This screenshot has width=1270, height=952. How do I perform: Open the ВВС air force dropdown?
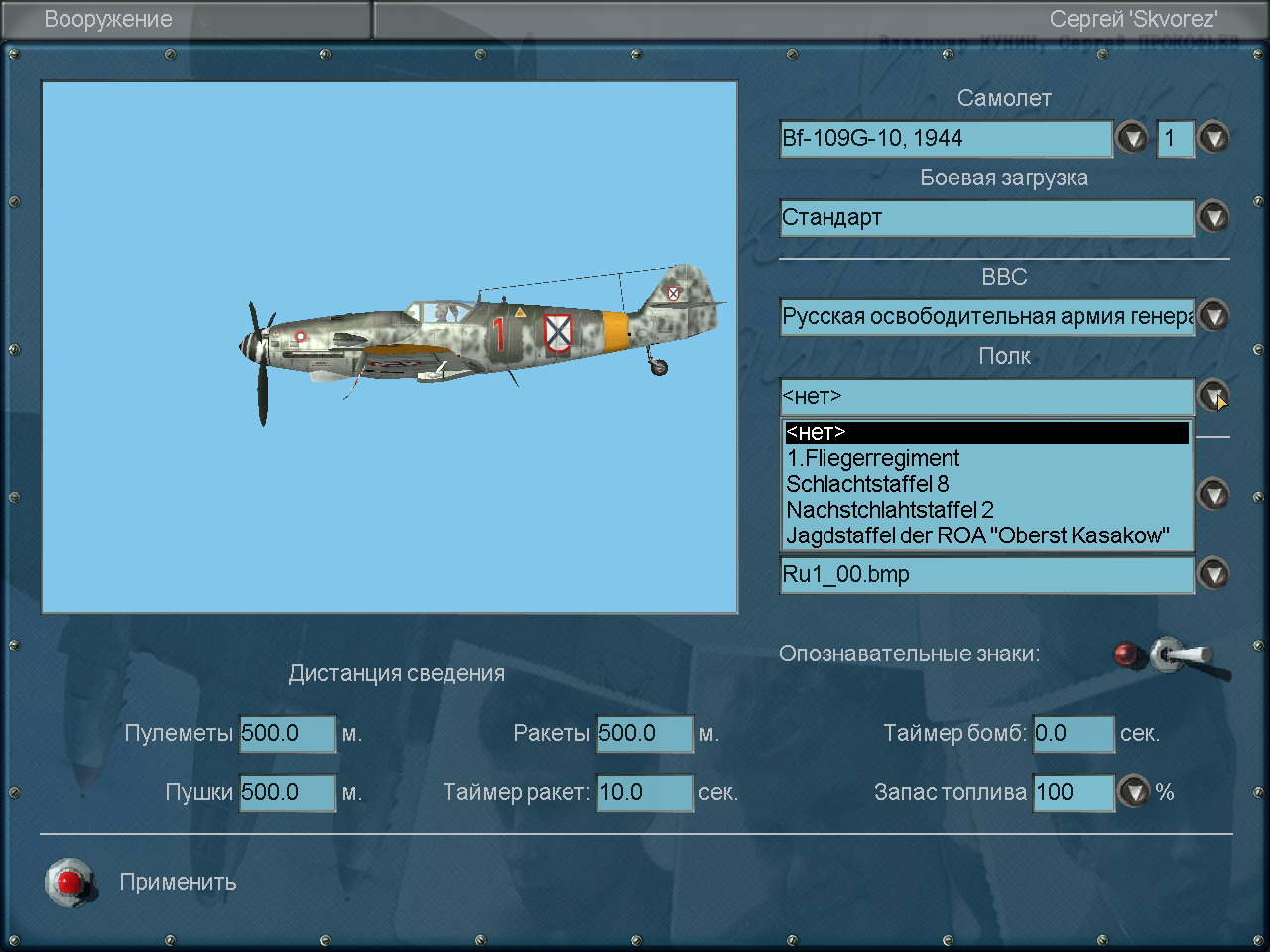(1213, 316)
